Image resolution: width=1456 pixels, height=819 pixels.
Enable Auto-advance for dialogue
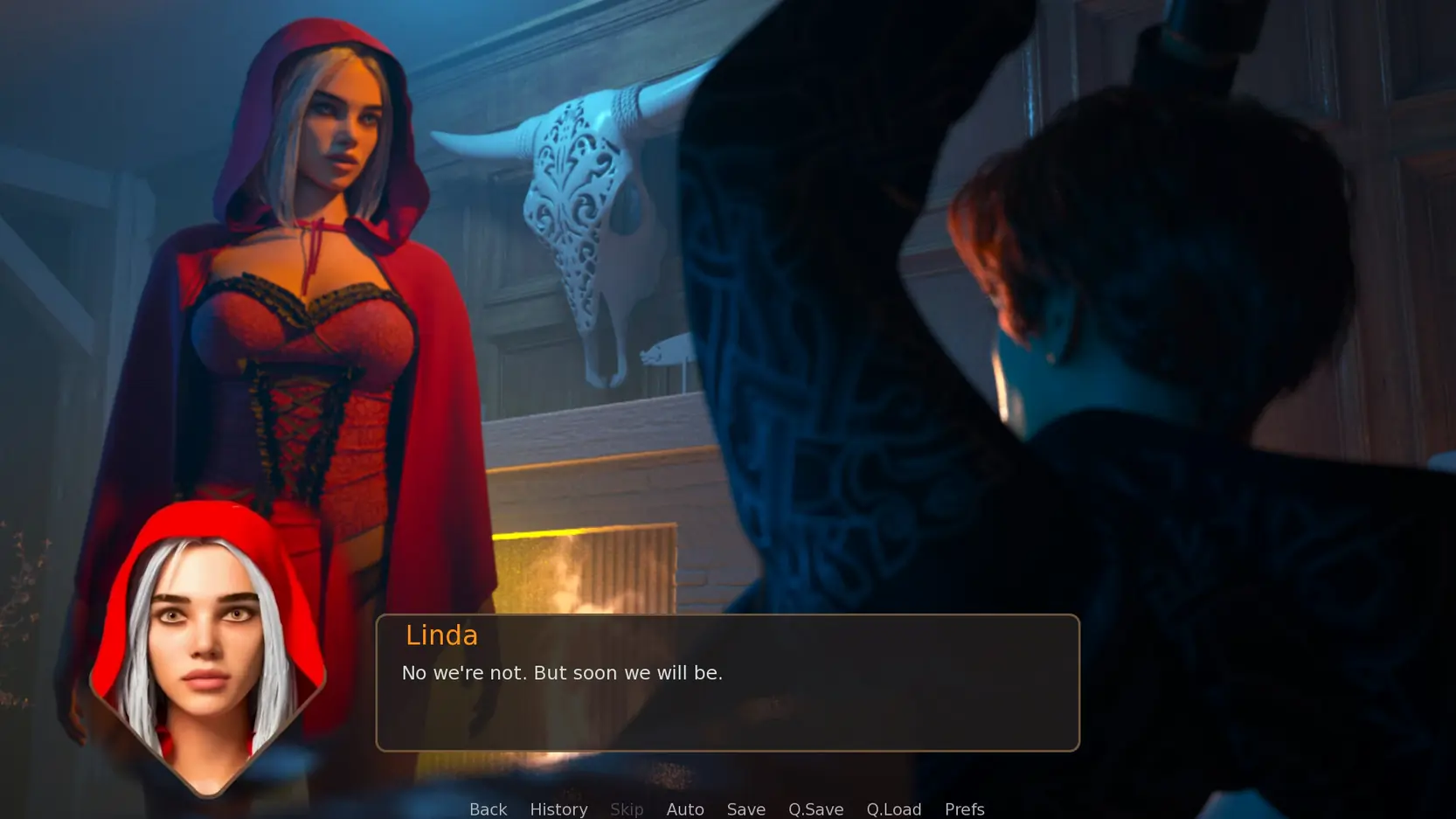coord(685,809)
